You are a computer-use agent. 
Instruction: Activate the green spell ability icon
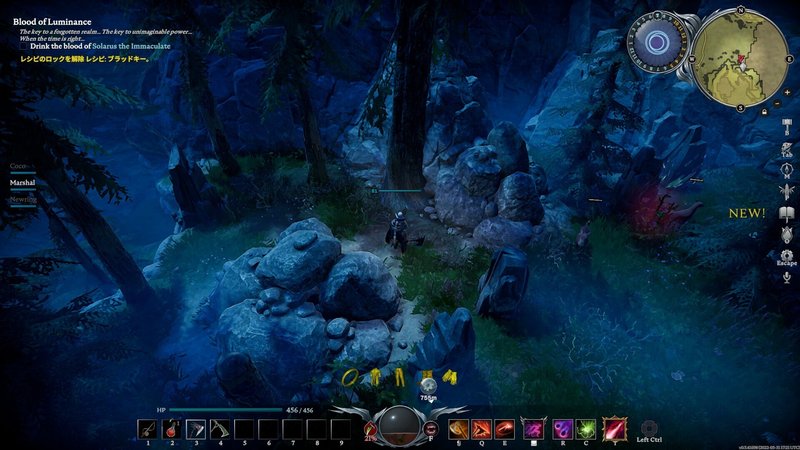(x=586, y=429)
